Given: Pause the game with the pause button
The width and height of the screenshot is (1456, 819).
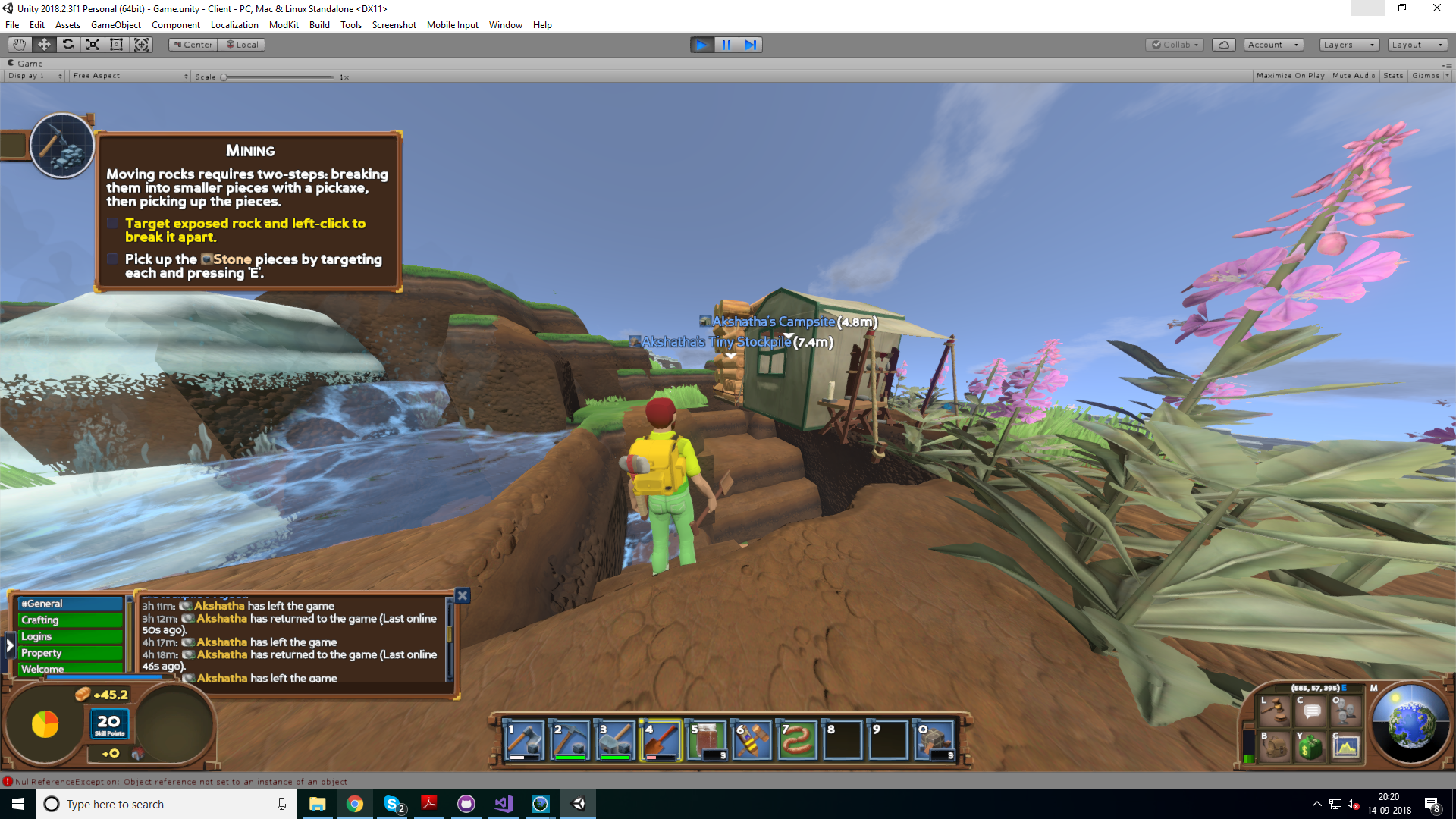Looking at the screenshot, I should click(726, 45).
